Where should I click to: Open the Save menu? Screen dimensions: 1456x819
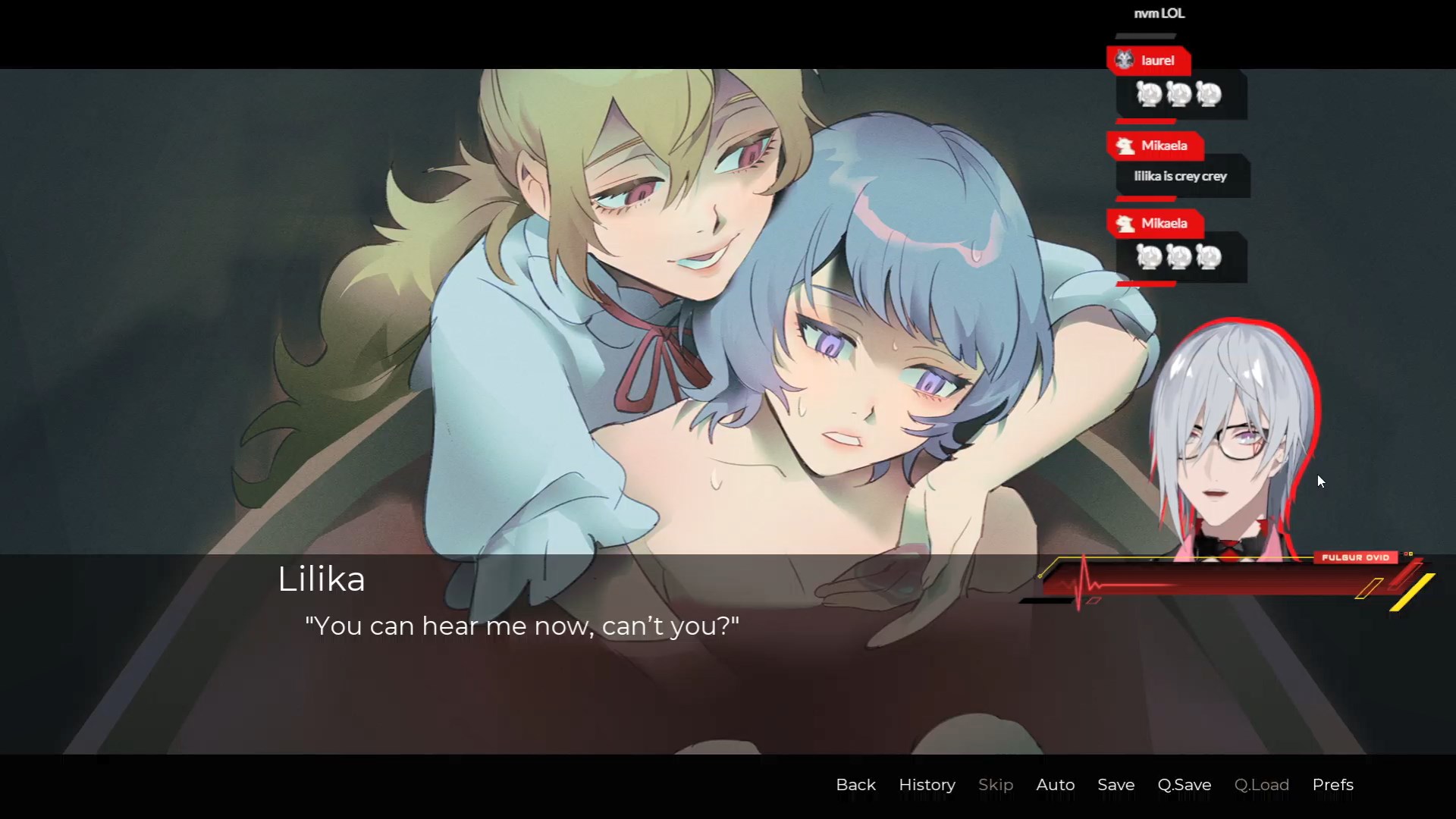(1116, 785)
